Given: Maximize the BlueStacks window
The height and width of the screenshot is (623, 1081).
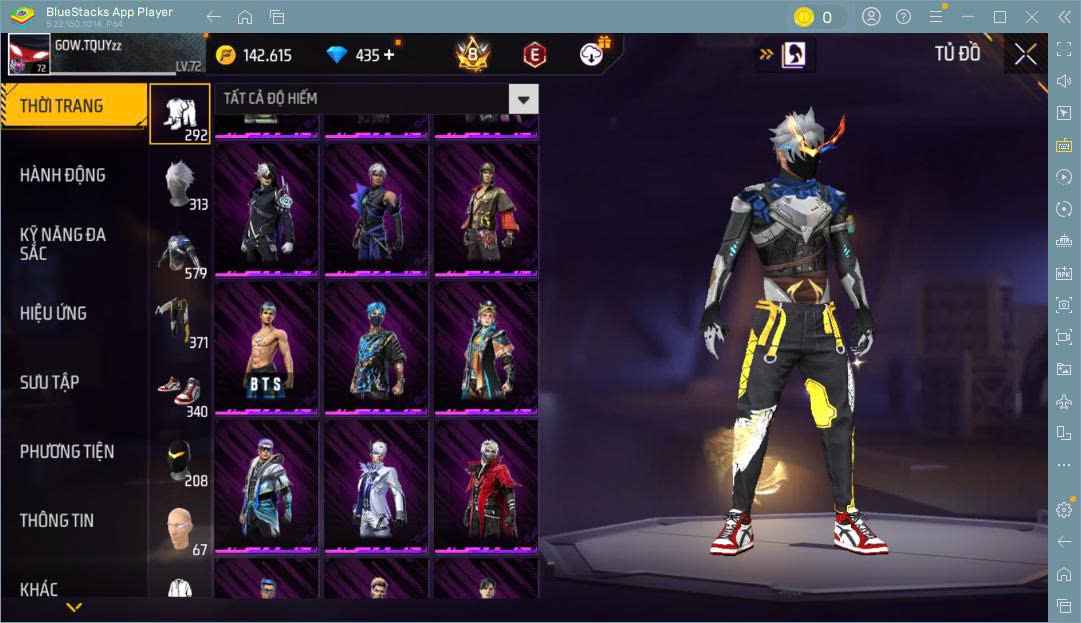Looking at the screenshot, I should point(1000,17).
